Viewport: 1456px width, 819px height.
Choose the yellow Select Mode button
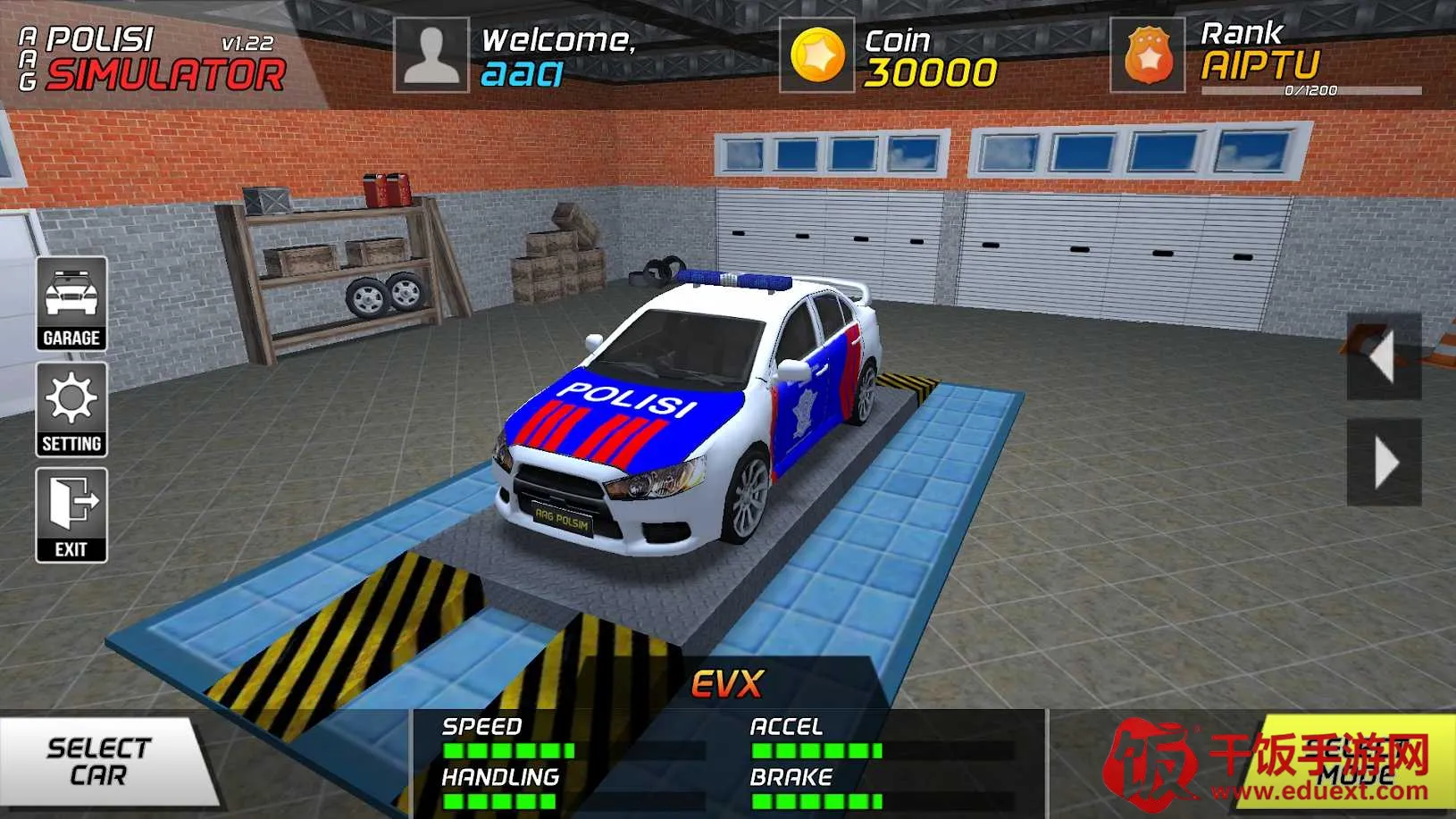pos(1349,762)
